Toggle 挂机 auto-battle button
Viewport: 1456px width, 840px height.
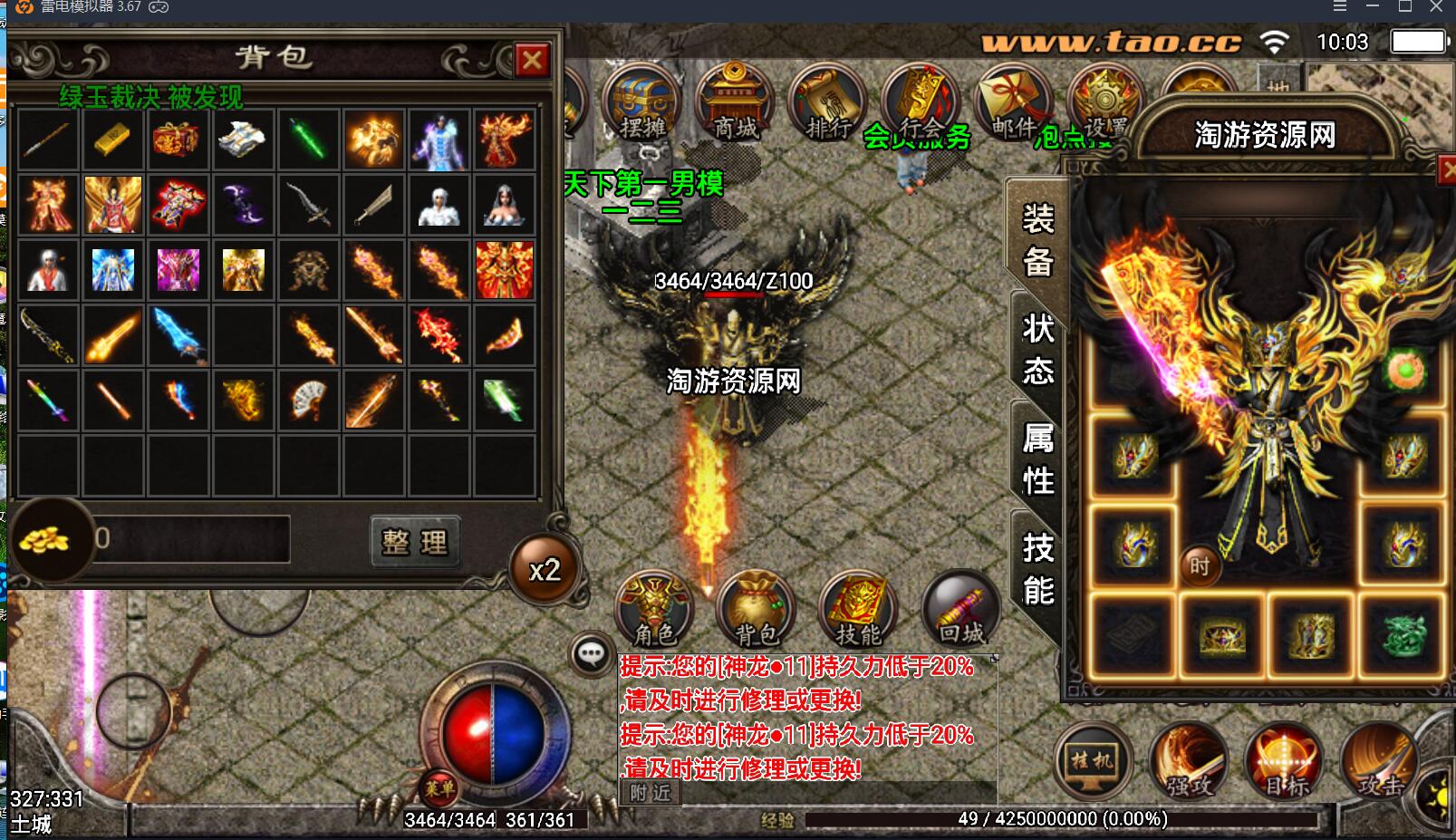click(x=1093, y=761)
